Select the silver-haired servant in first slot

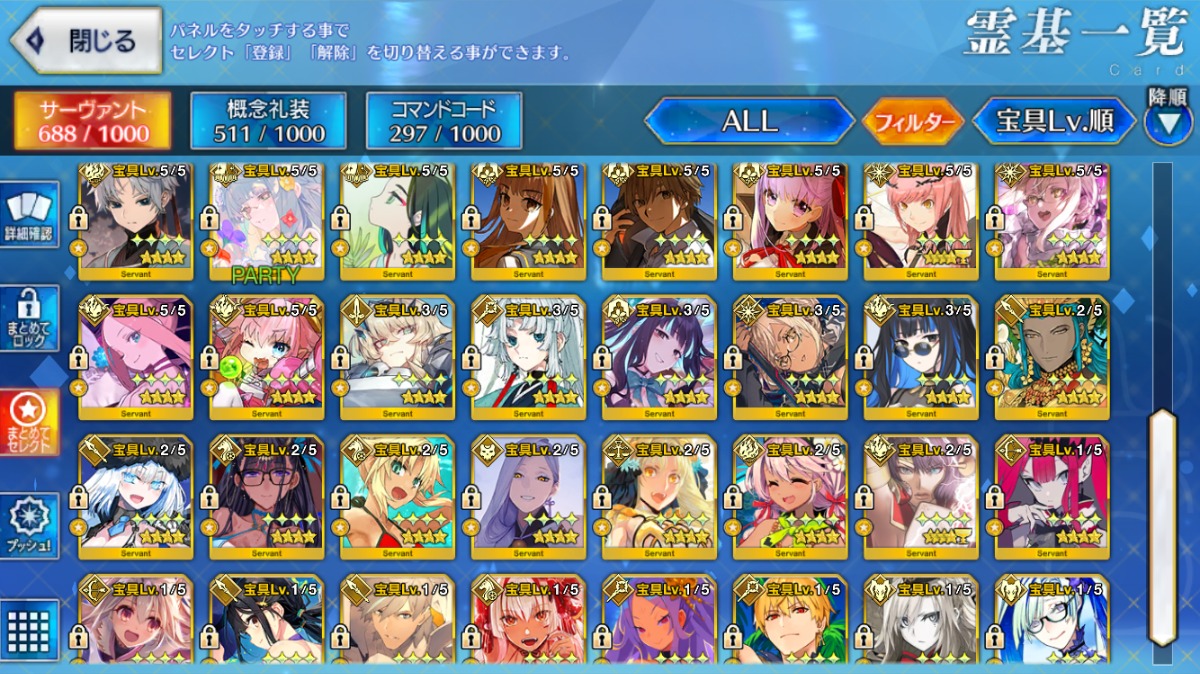[x=136, y=222]
